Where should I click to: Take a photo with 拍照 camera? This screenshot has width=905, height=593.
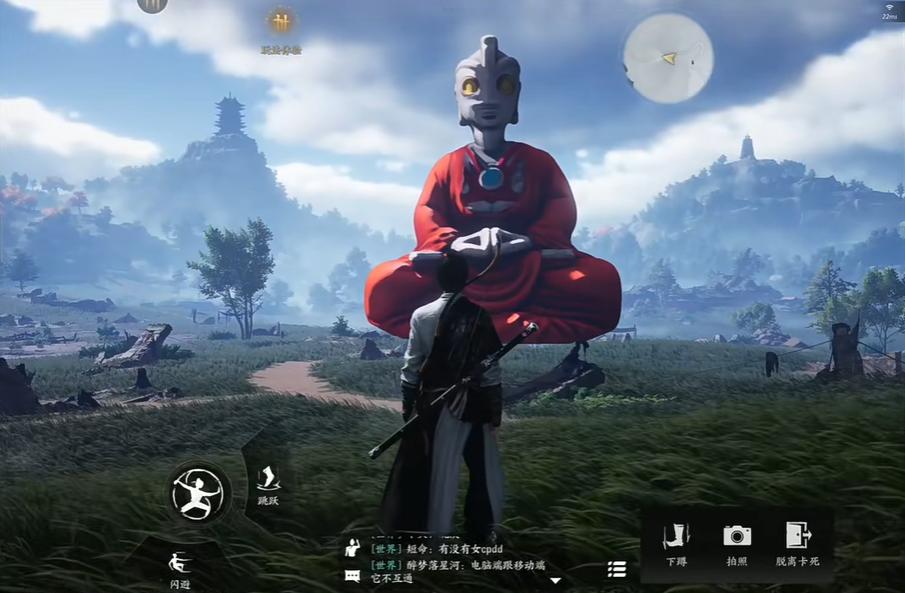[737, 543]
